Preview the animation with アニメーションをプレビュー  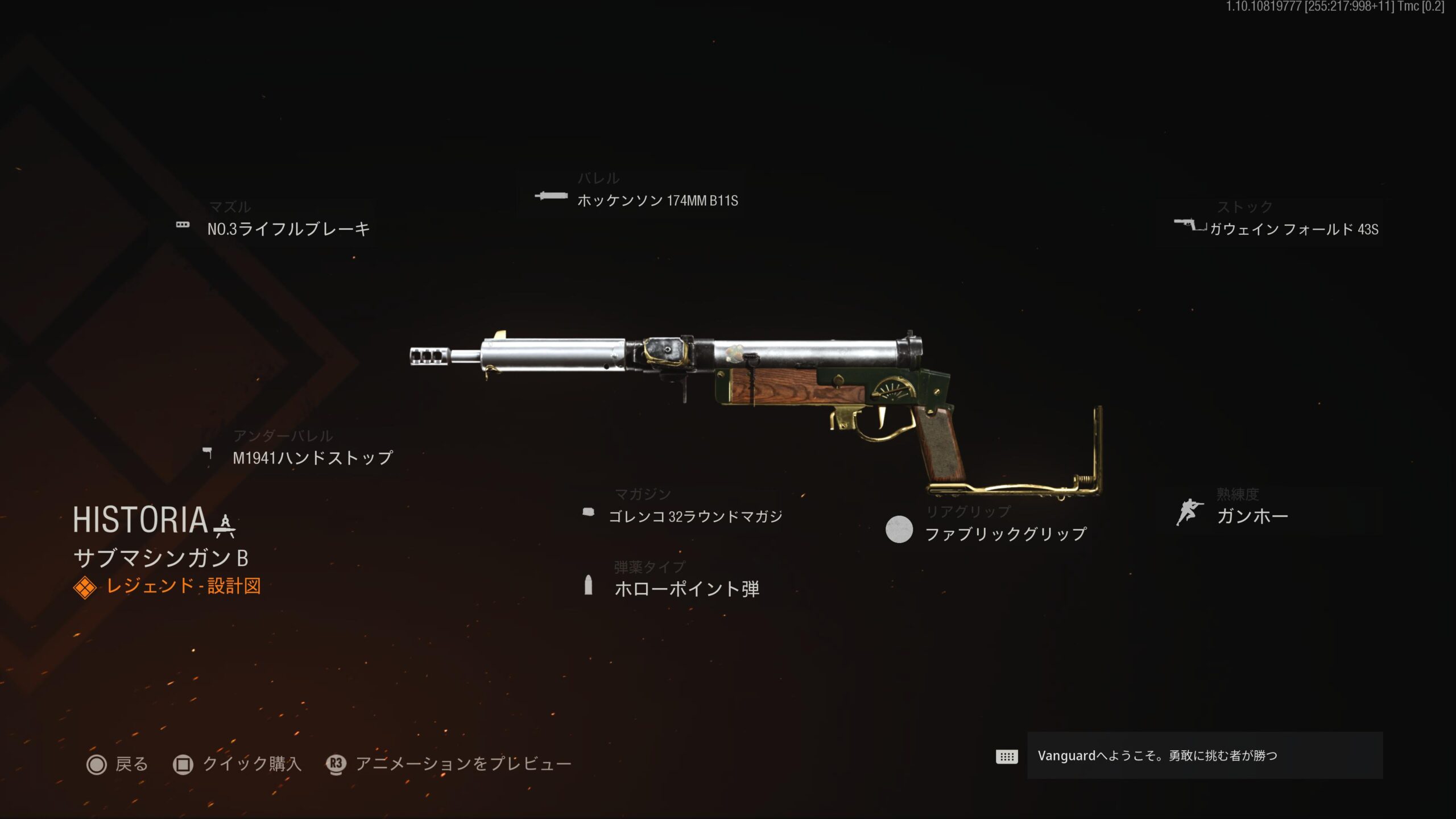[449, 764]
